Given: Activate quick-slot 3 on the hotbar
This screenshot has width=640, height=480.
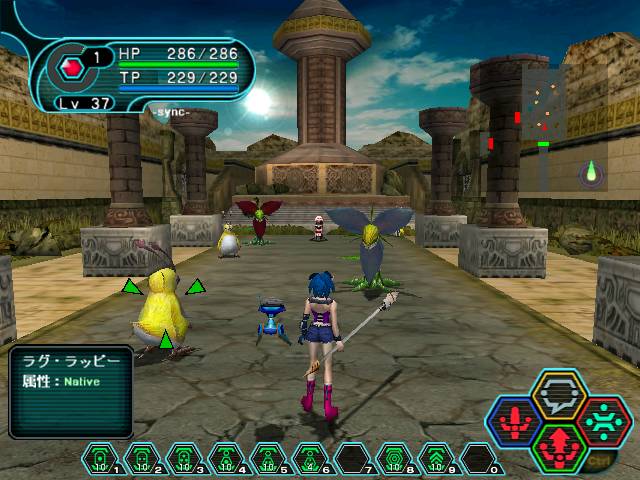Looking at the screenshot, I should (x=184, y=458).
